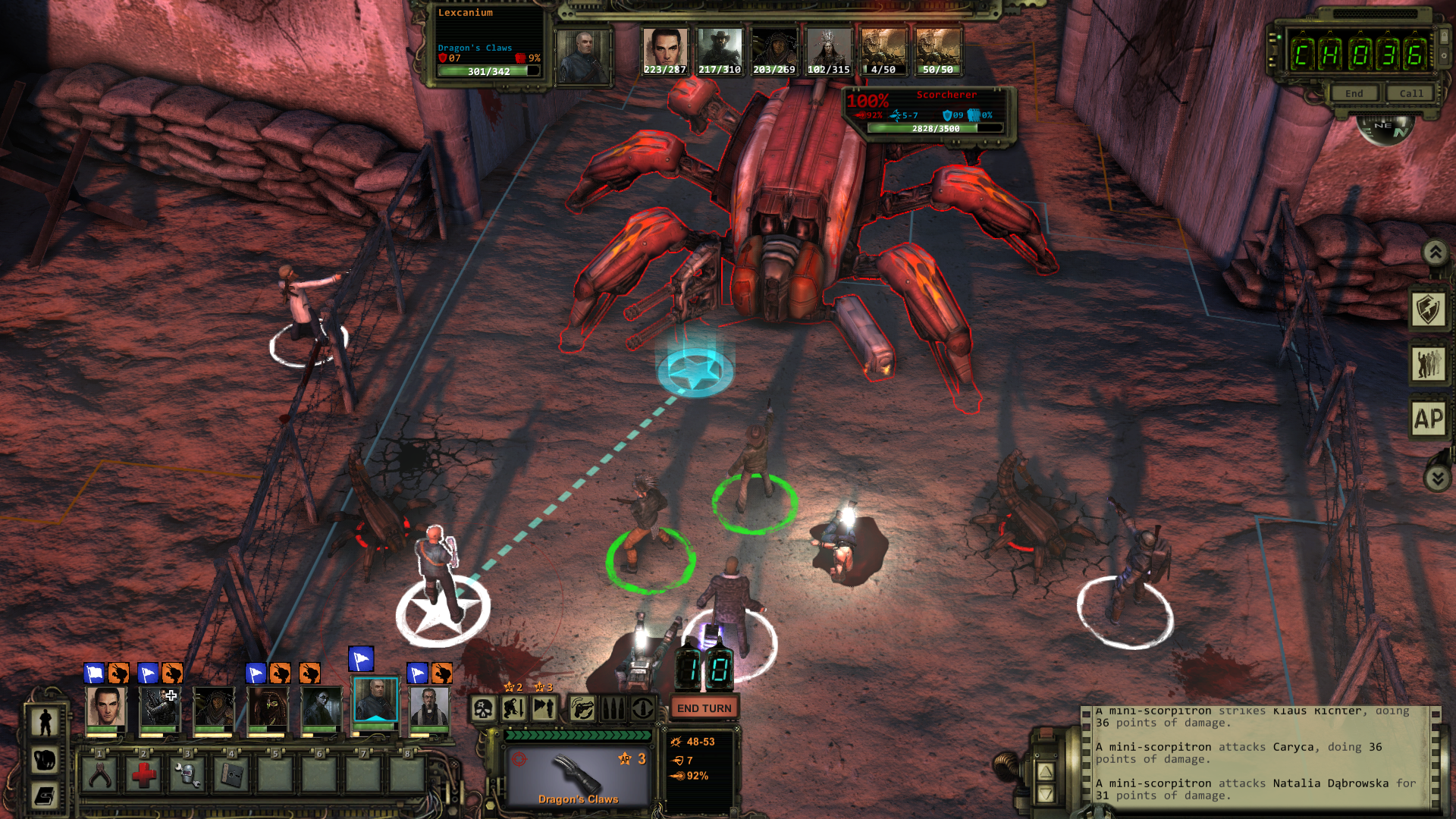Activate the skull headshot ability icon
This screenshot has width=1456, height=819.
[484, 709]
